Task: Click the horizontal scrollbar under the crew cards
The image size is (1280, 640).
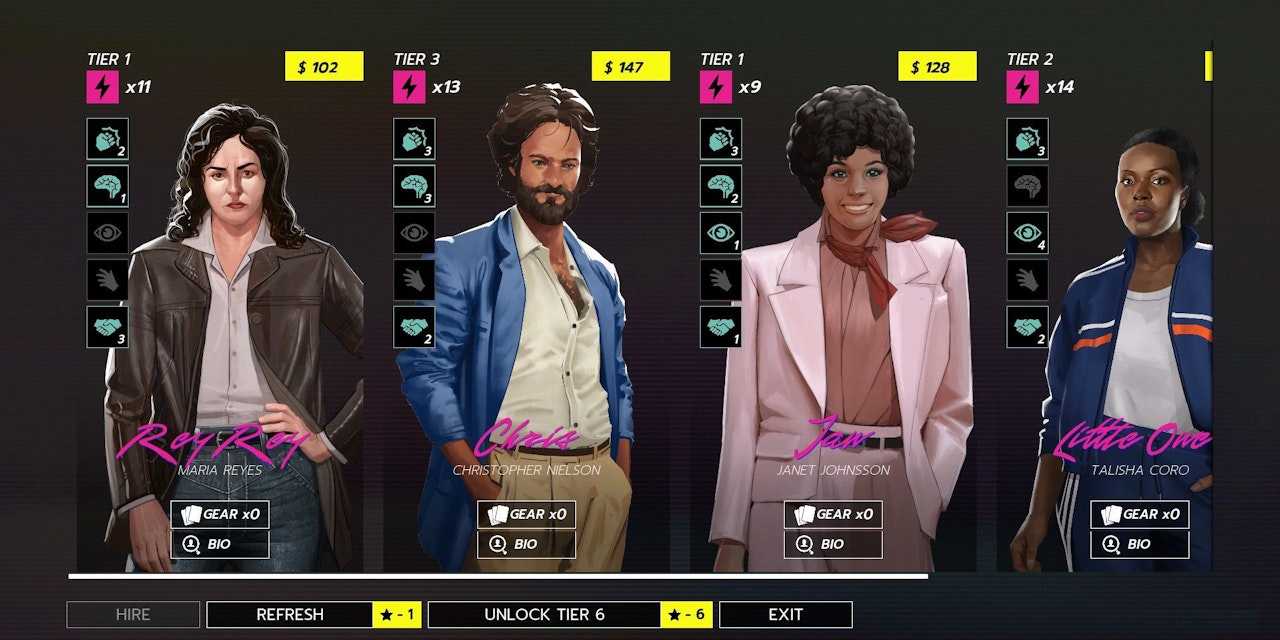Action: pyautogui.click(x=498, y=576)
